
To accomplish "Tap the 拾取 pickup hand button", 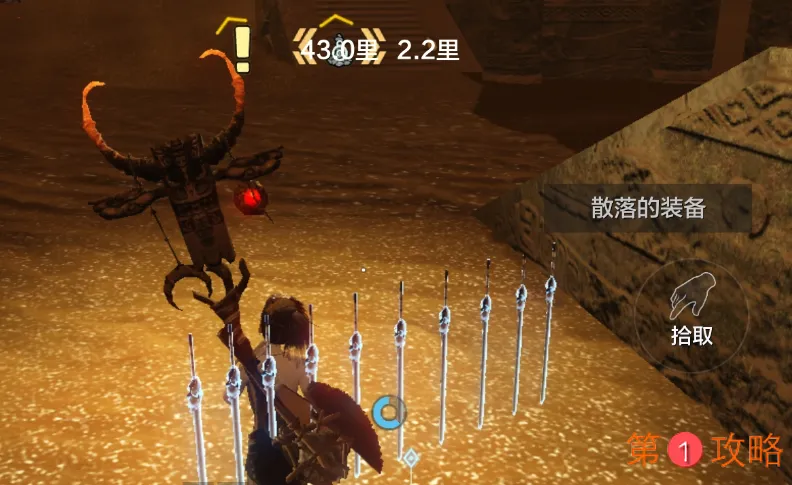I will click(691, 308).
